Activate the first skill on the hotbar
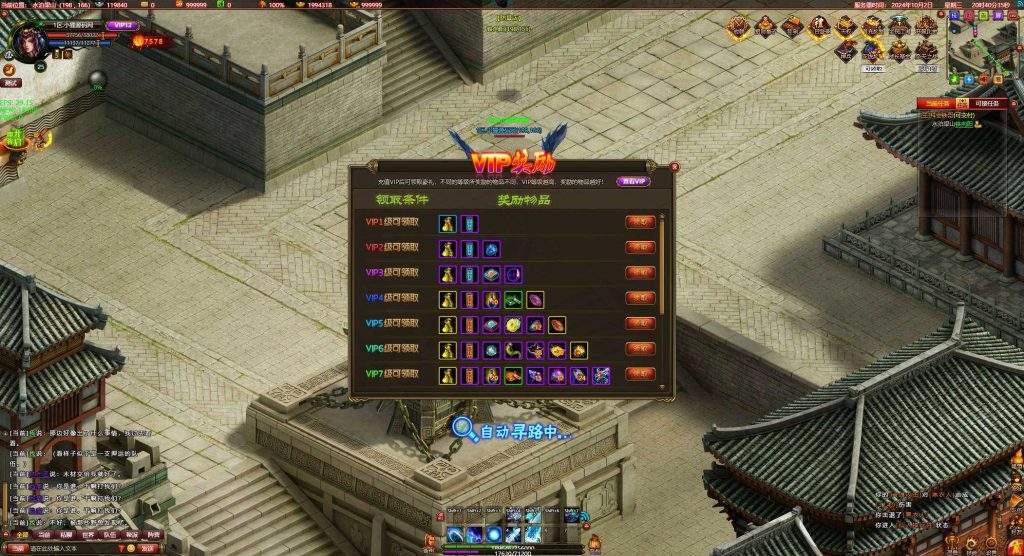The height and width of the screenshot is (556, 1024). click(453, 534)
